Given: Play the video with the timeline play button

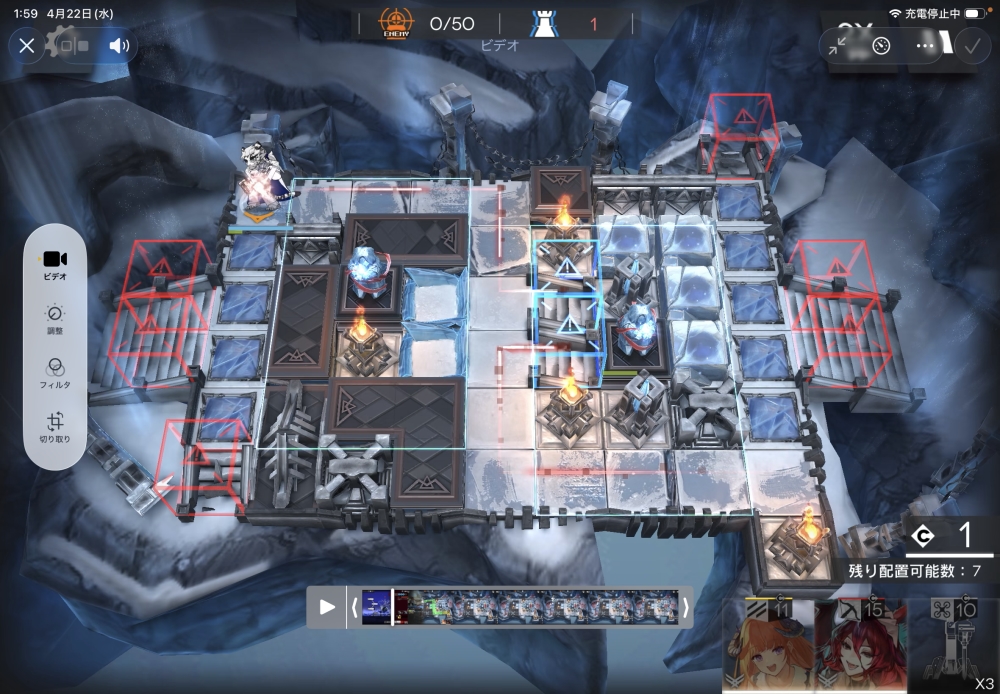Looking at the screenshot, I should tap(327, 607).
